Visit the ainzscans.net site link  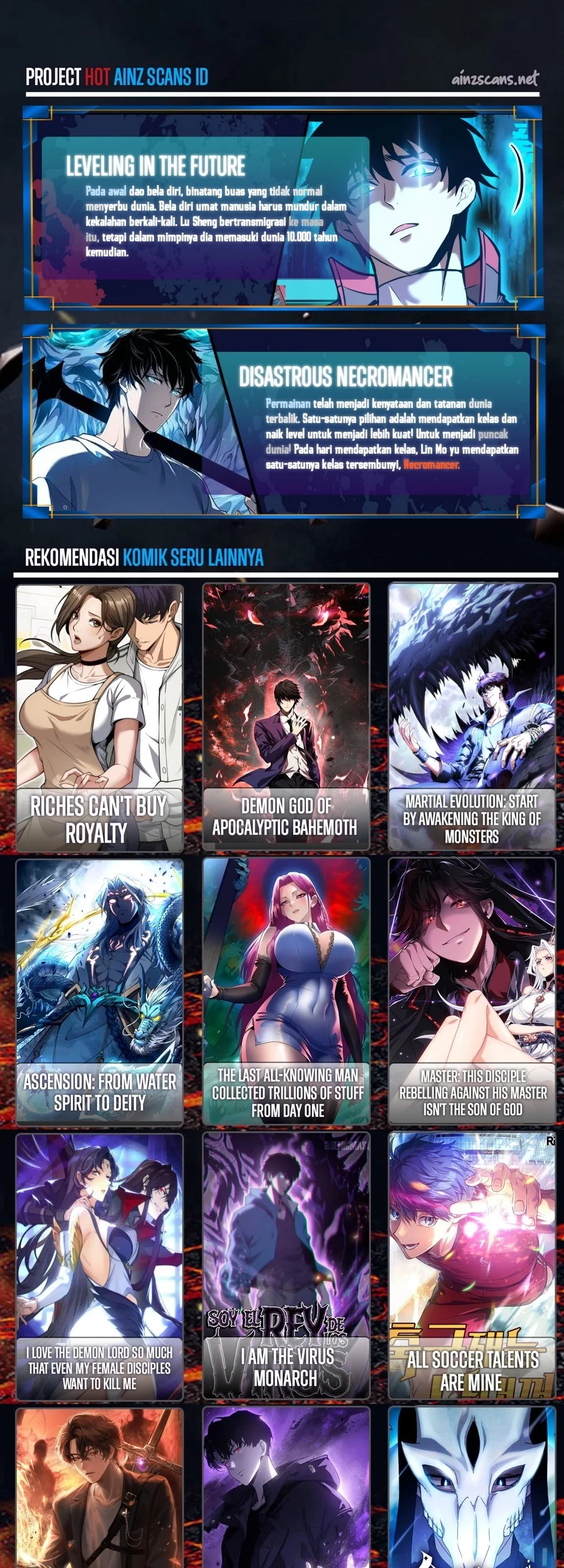pos(494,79)
